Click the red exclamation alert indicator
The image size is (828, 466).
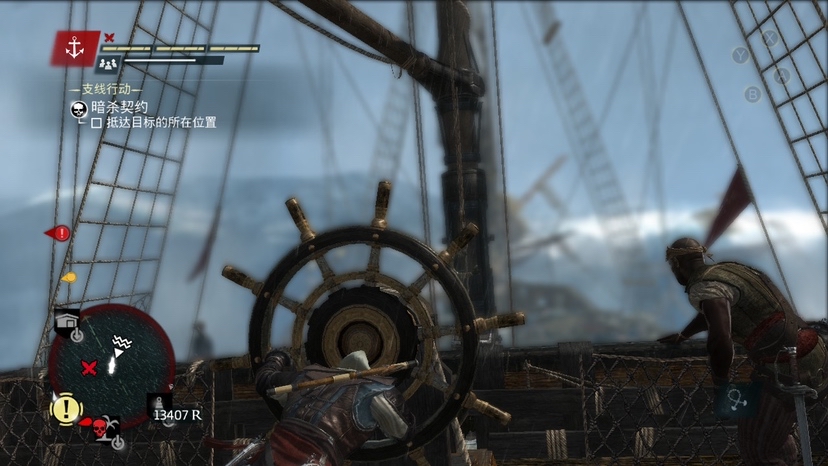click(61, 233)
